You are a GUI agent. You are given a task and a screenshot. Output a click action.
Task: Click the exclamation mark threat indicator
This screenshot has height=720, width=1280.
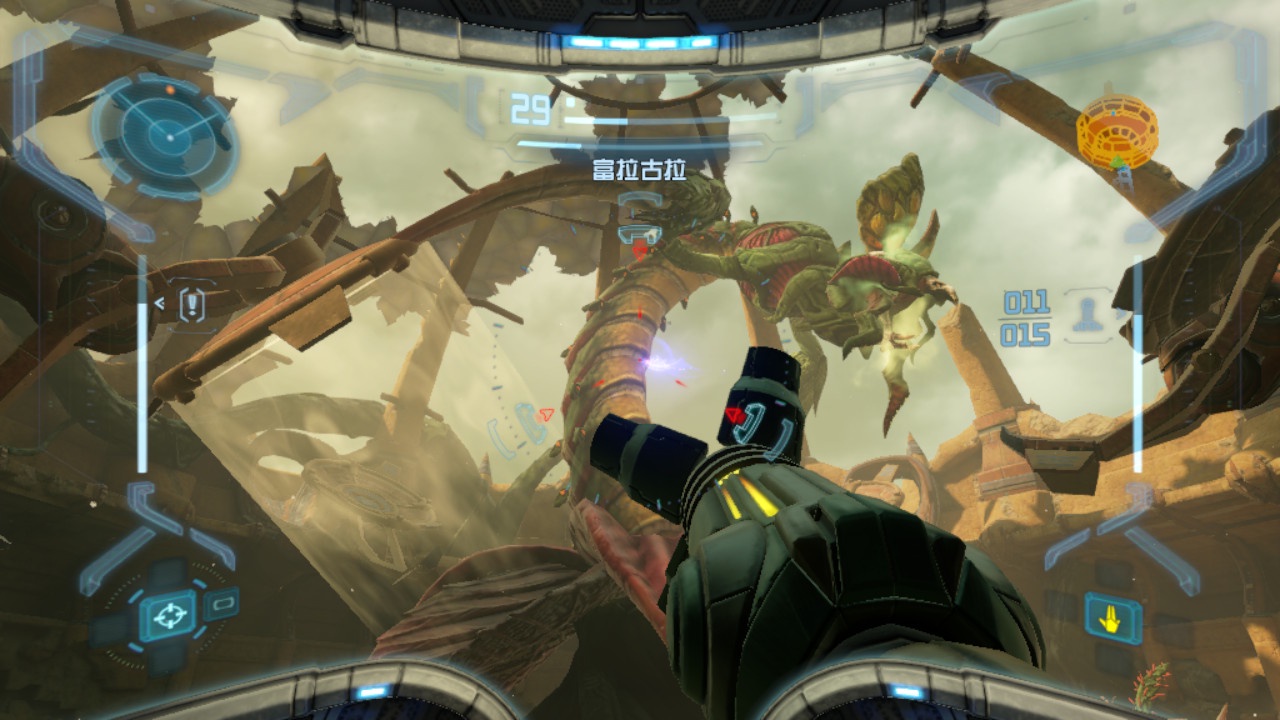point(191,305)
